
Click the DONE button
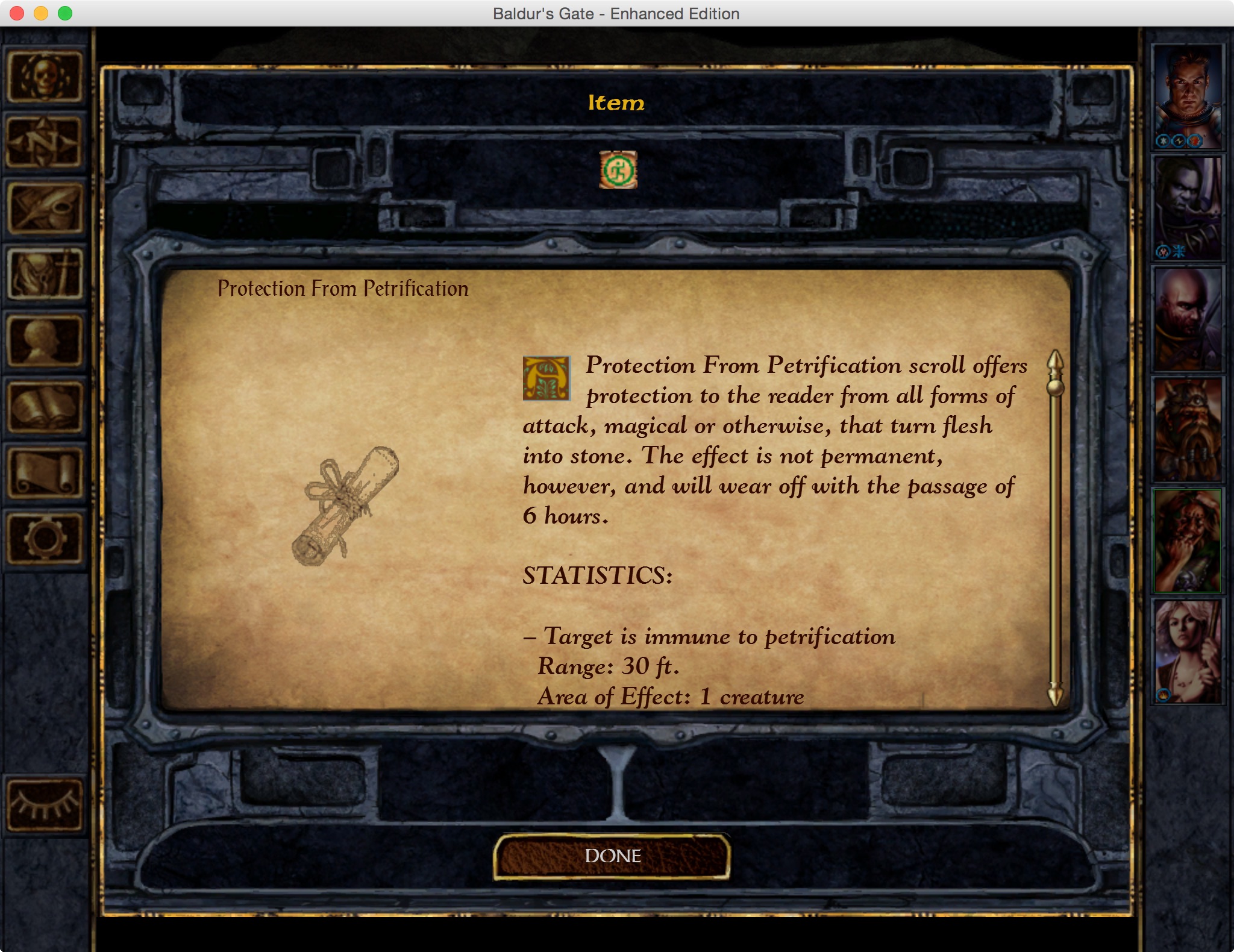(612, 856)
